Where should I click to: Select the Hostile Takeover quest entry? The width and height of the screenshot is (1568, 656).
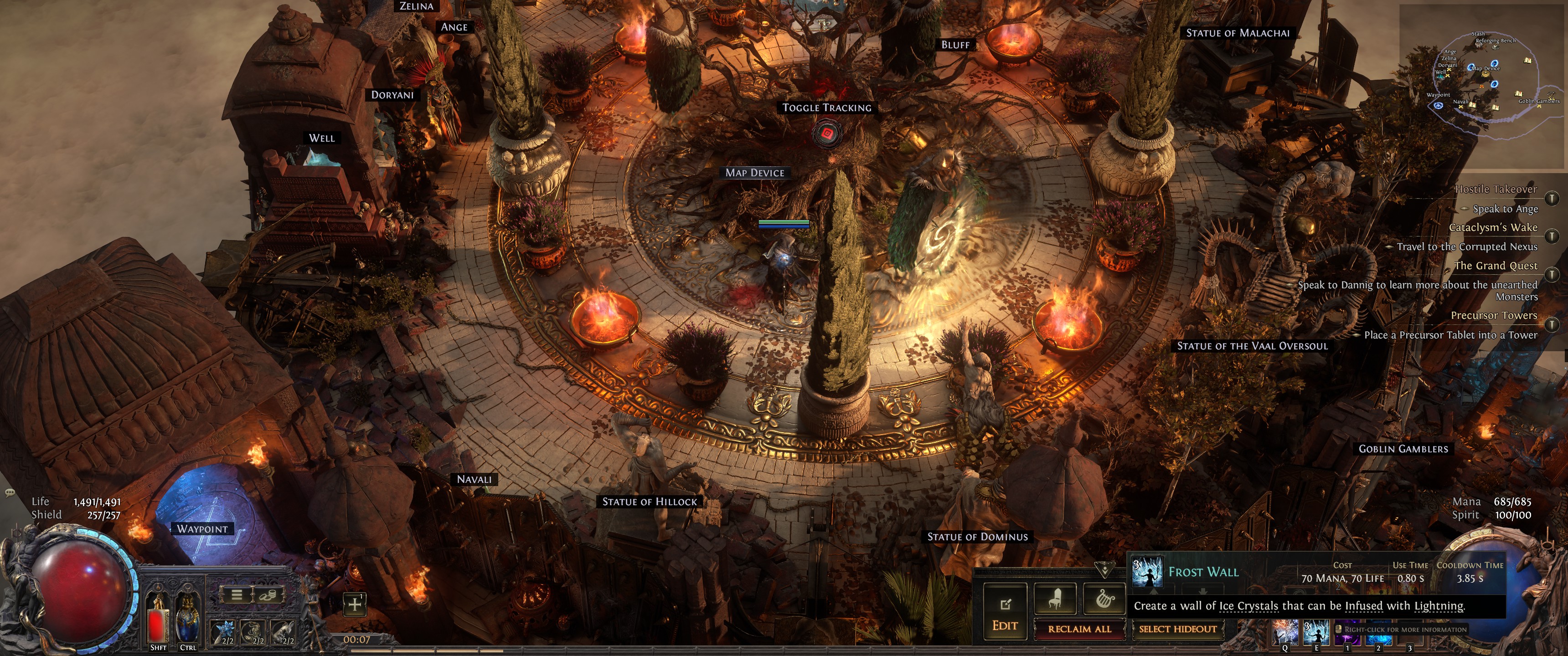tap(1496, 189)
